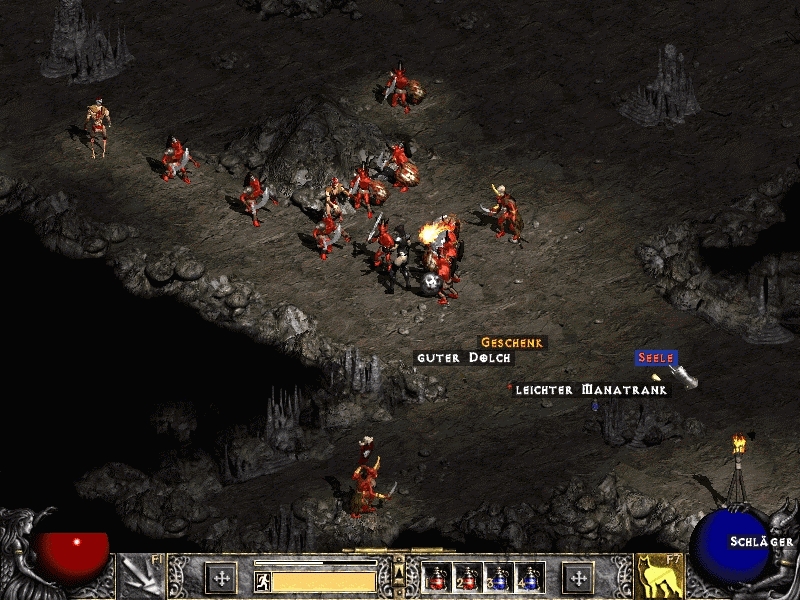Select the Leichter Manatrank item label
Viewport: 800px width, 600px height.
point(590,390)
